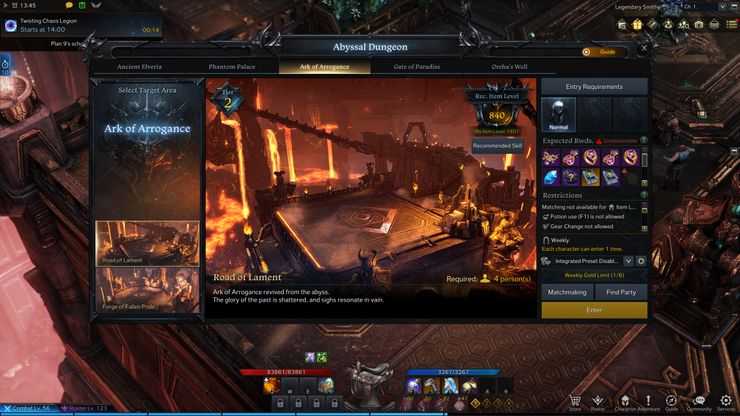Image resolution: width=740 pixels, height=416 pixels.
Task: Select the Forge of Fallen Pride area
Action: 147,290
